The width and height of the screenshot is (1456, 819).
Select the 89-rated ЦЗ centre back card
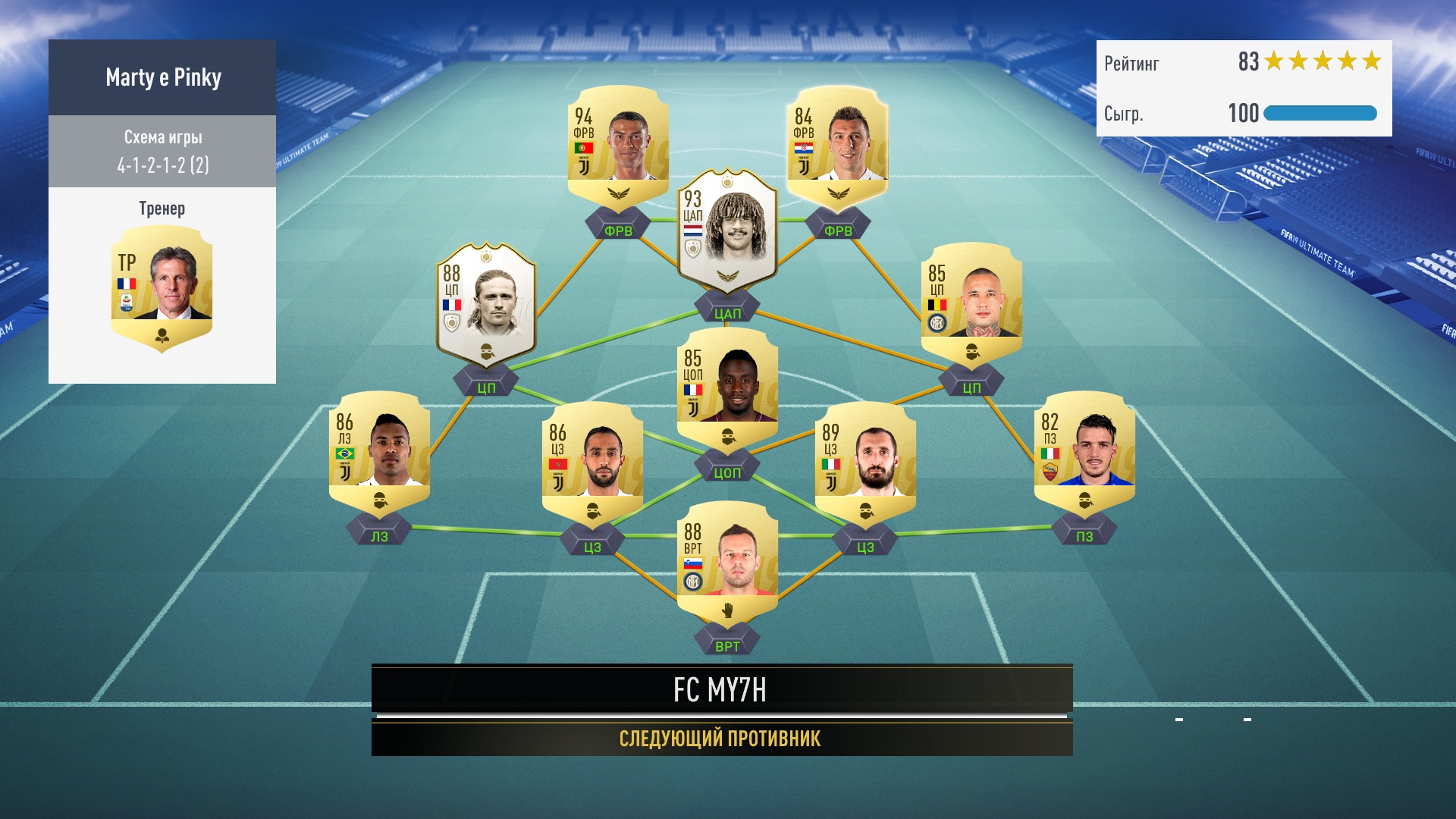865,460
